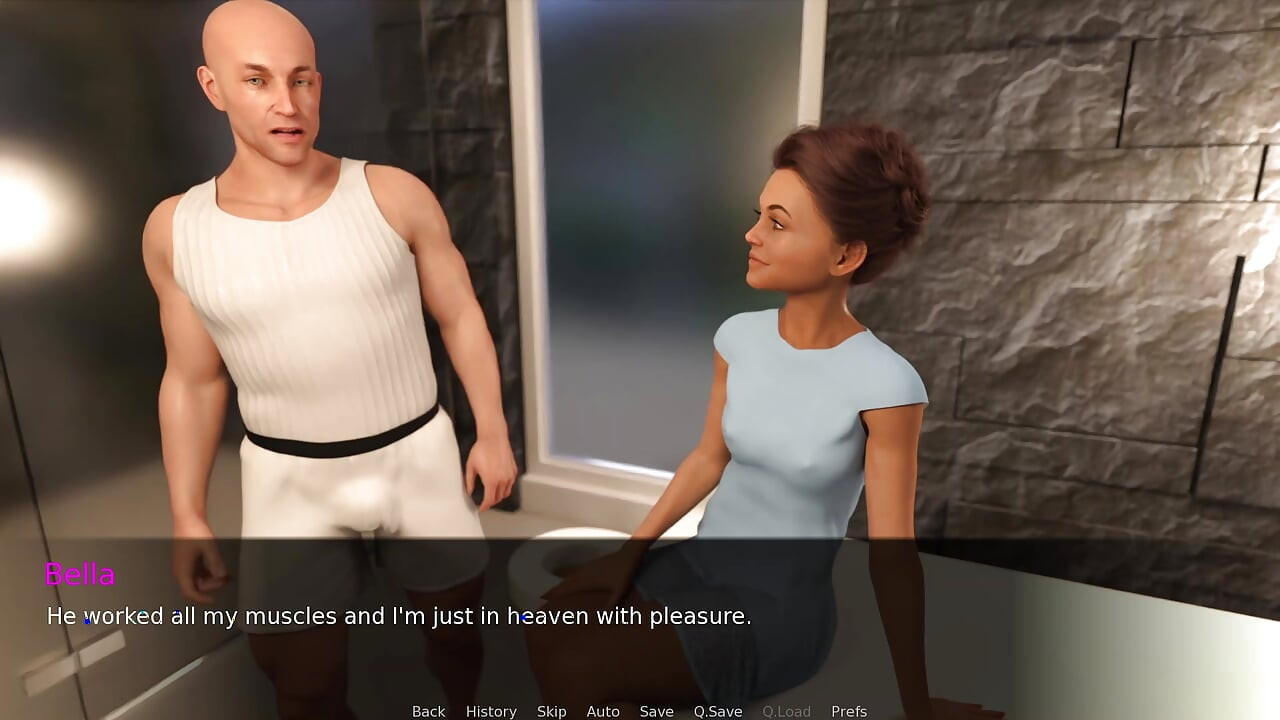
Task: Click Back to rewind the dialogue
Action: 428,711
